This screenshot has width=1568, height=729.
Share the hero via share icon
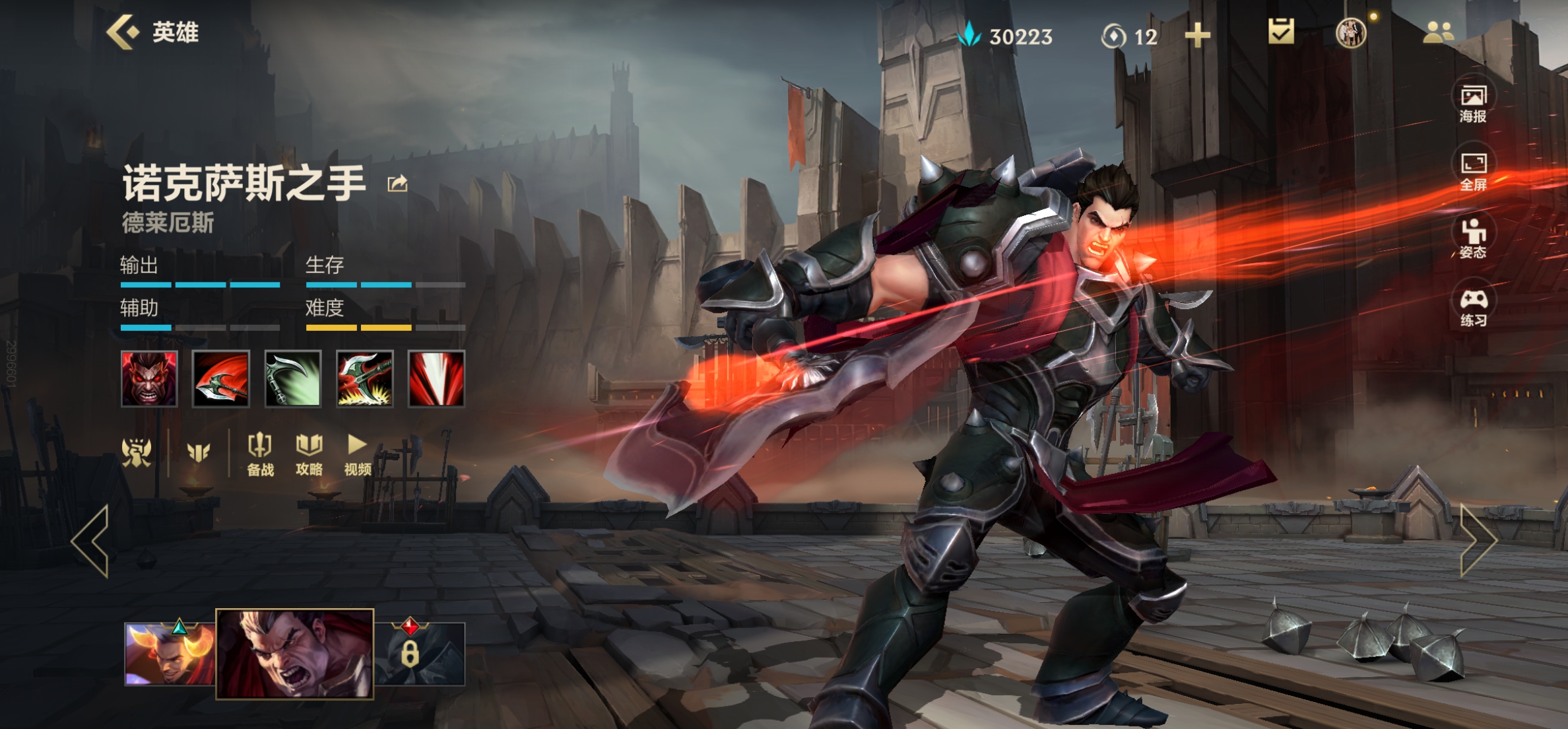(397, 184)
